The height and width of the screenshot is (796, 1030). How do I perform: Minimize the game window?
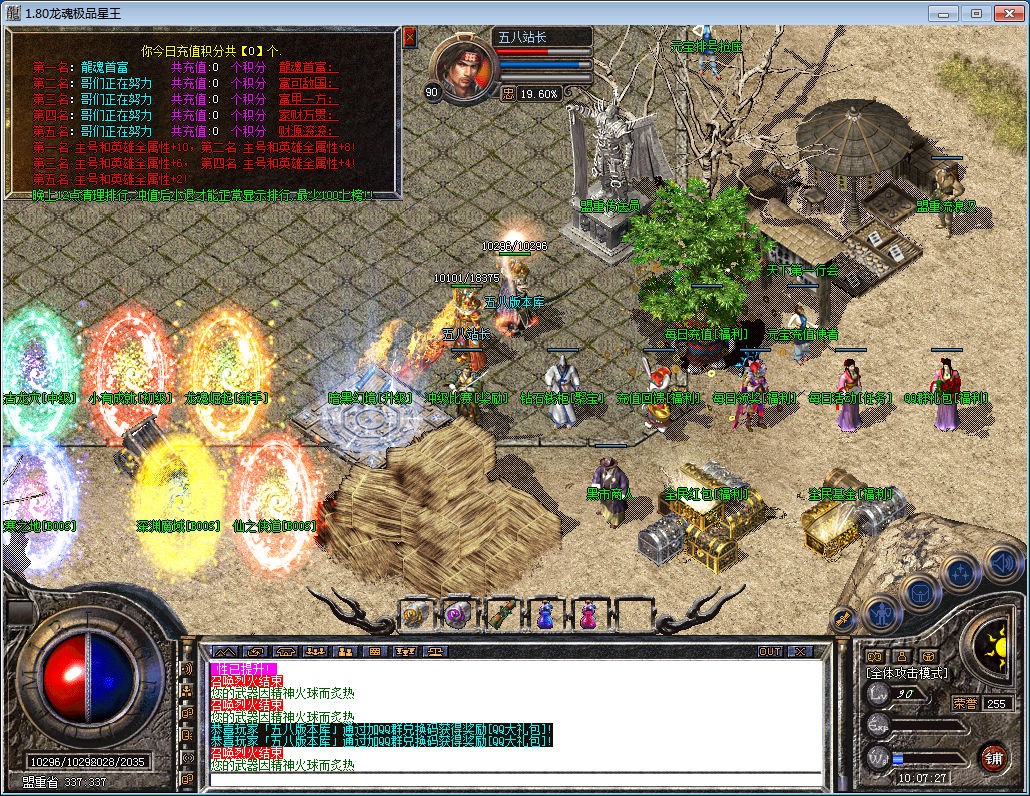pyautogui.click(x=943, y=13)
